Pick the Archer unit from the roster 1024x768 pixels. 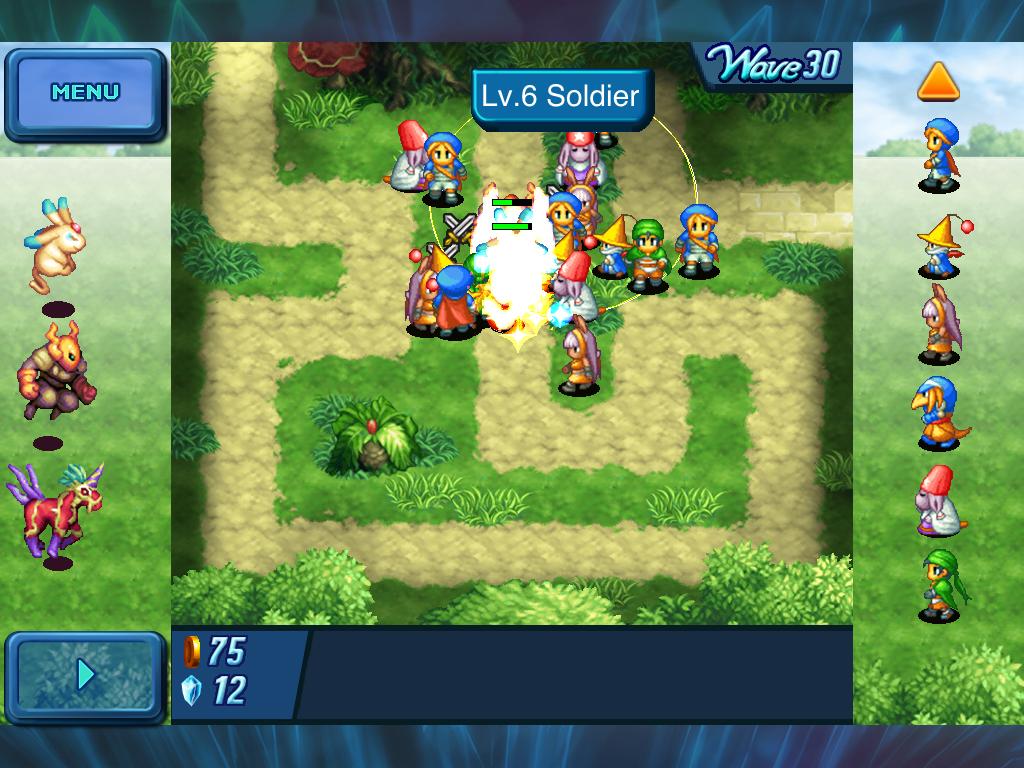tap(939, 325)
